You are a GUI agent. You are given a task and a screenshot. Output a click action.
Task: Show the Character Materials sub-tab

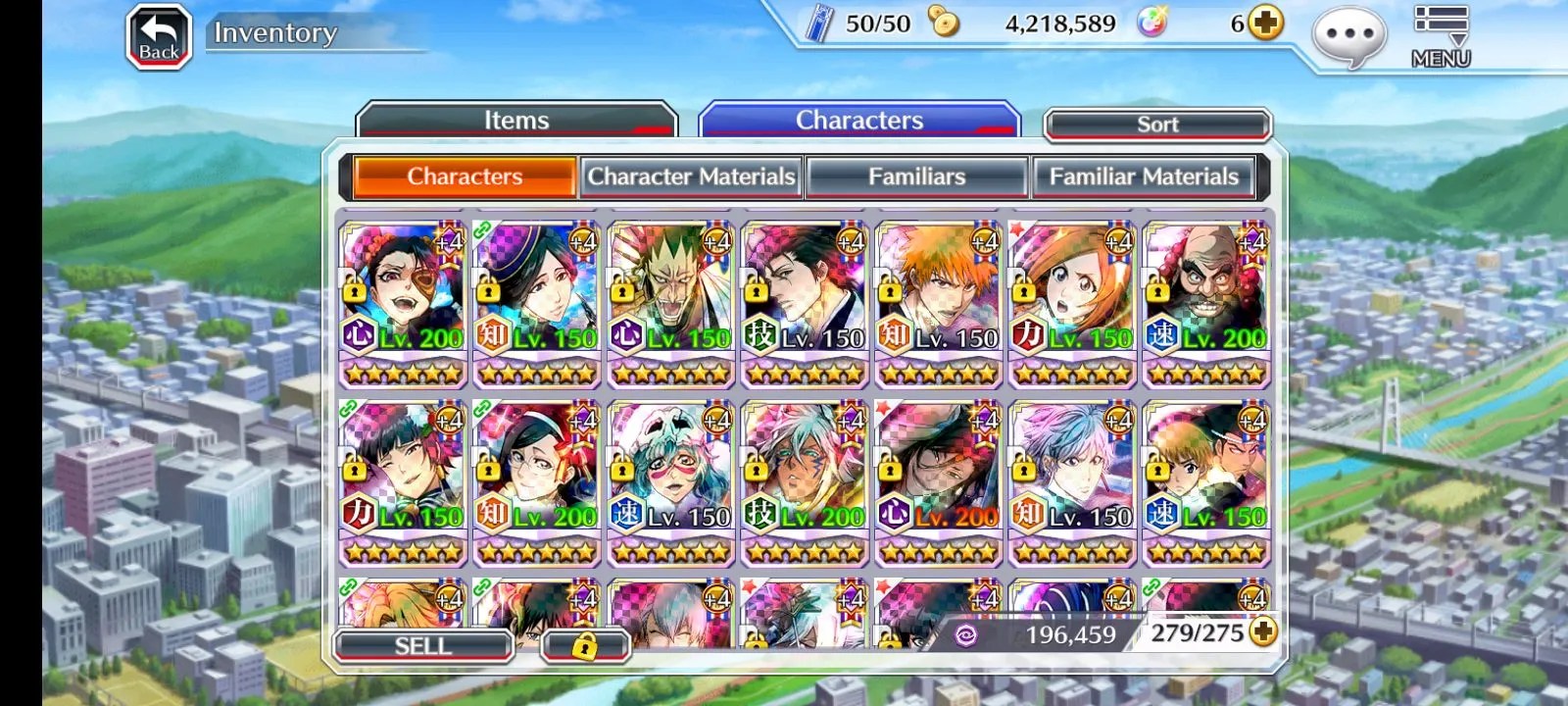pyautogui.click(x=691, y=176)
